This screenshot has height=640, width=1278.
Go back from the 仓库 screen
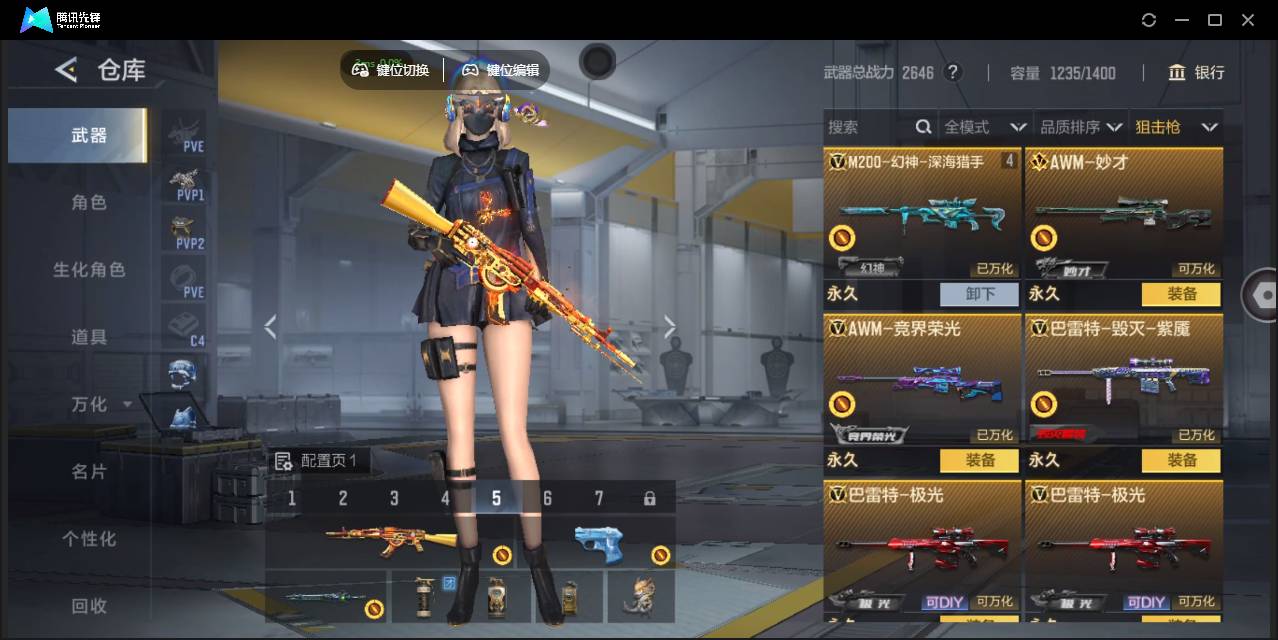(66, 69)
